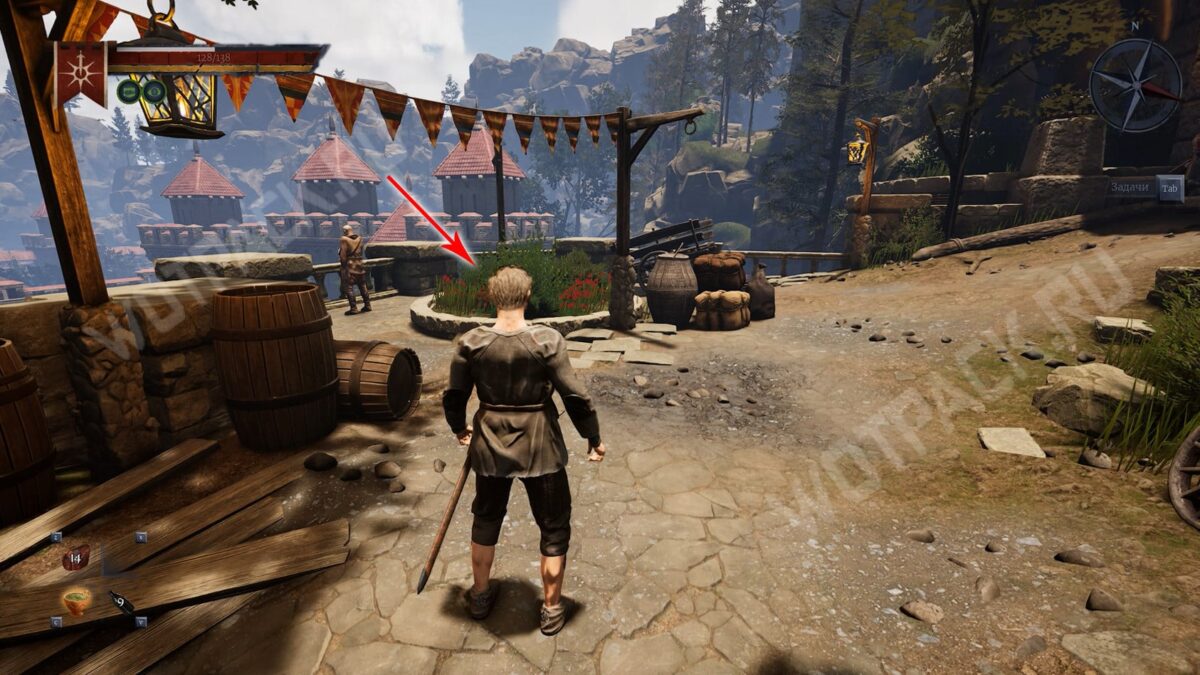Image resolution: width=1200 pixels, height=675 pixels.
Task: Use the green soup bowl item
Action: pos(76,601)
